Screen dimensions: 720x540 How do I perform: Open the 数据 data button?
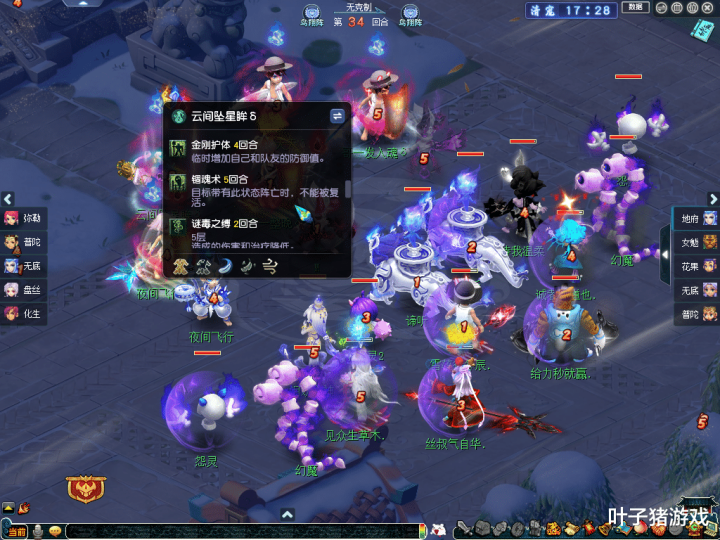click(635, 8)
